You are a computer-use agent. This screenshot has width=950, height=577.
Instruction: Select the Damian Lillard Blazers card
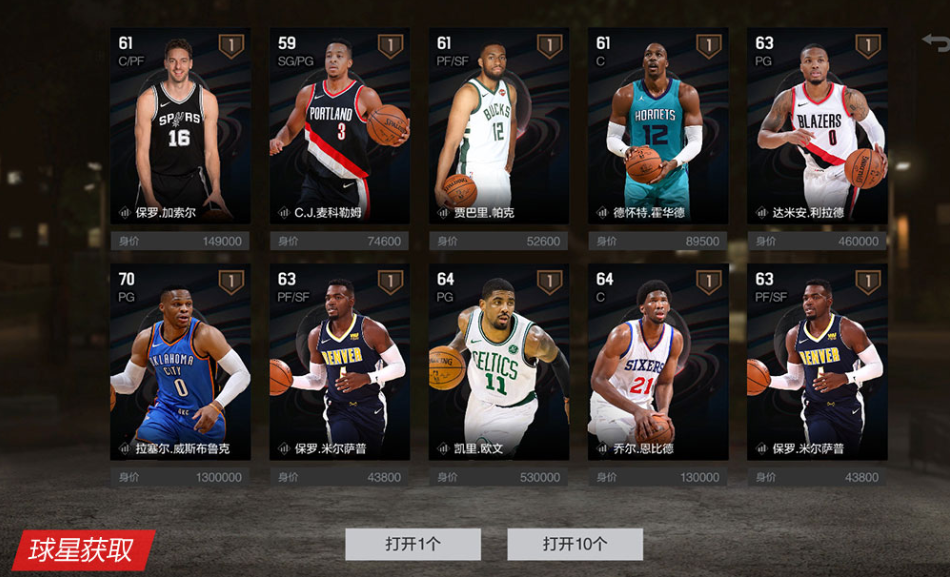817,126
